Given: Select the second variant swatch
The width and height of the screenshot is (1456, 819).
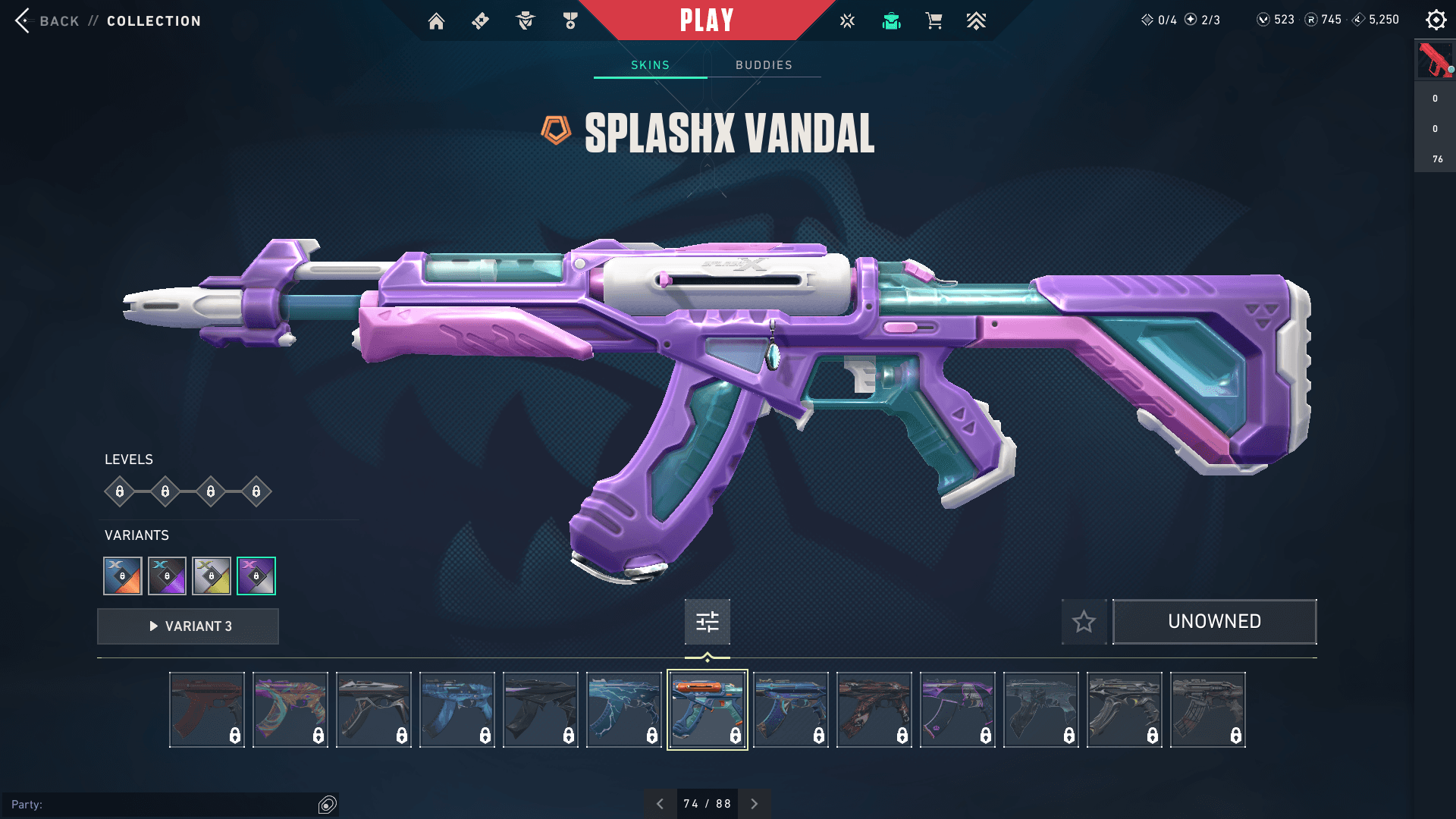Looking at the screenshot, I should (167, 575).
